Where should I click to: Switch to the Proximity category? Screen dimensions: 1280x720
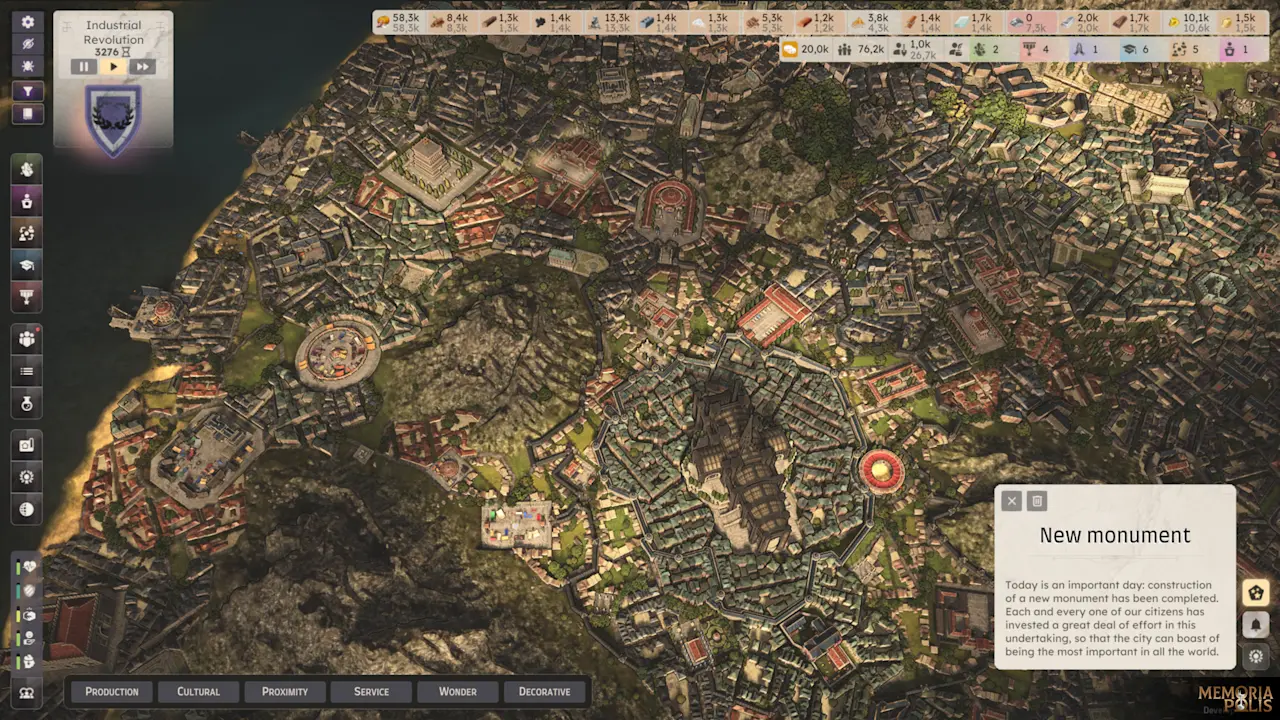pos(285,691)
